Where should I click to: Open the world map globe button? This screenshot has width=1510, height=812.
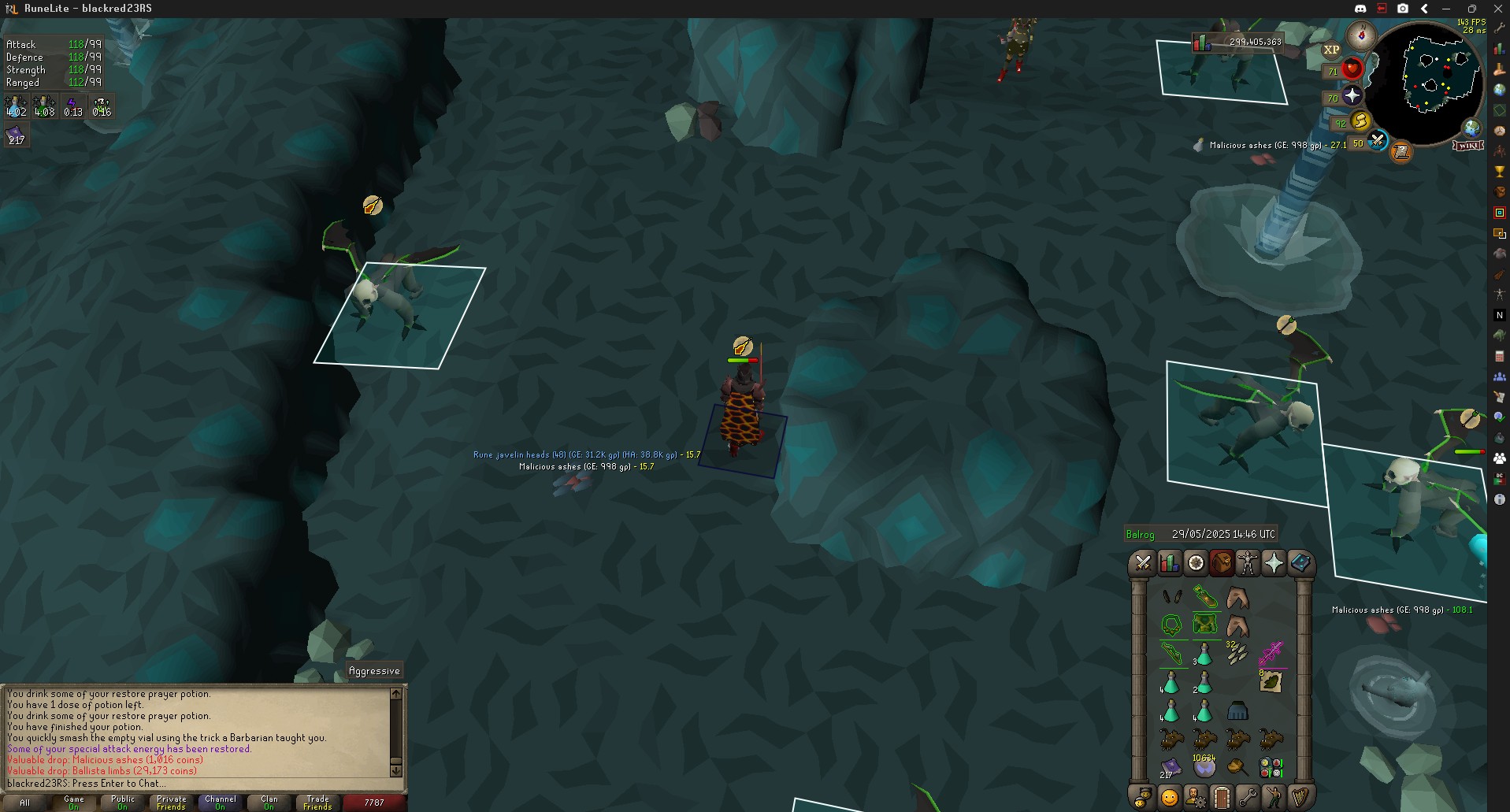pos(1471,128)
